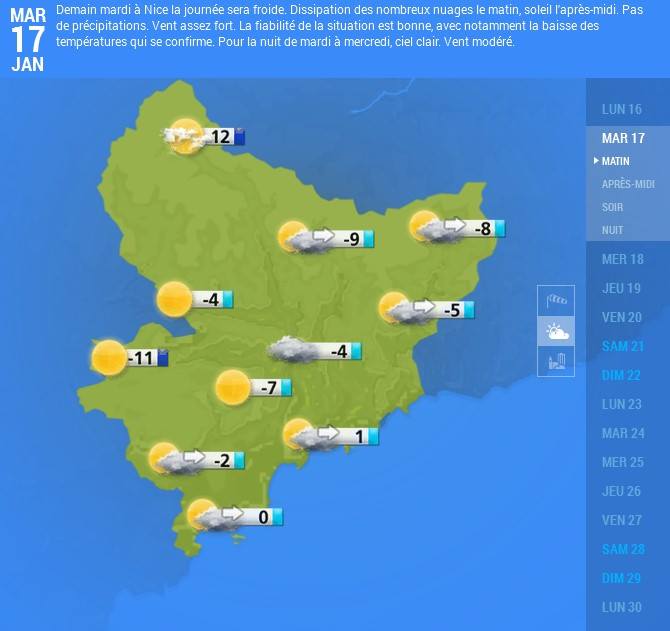Image resolution: width=670 pixels, height=631 pixels.
Task: Select DIM 22 in the day list
Action: point(622,375)
